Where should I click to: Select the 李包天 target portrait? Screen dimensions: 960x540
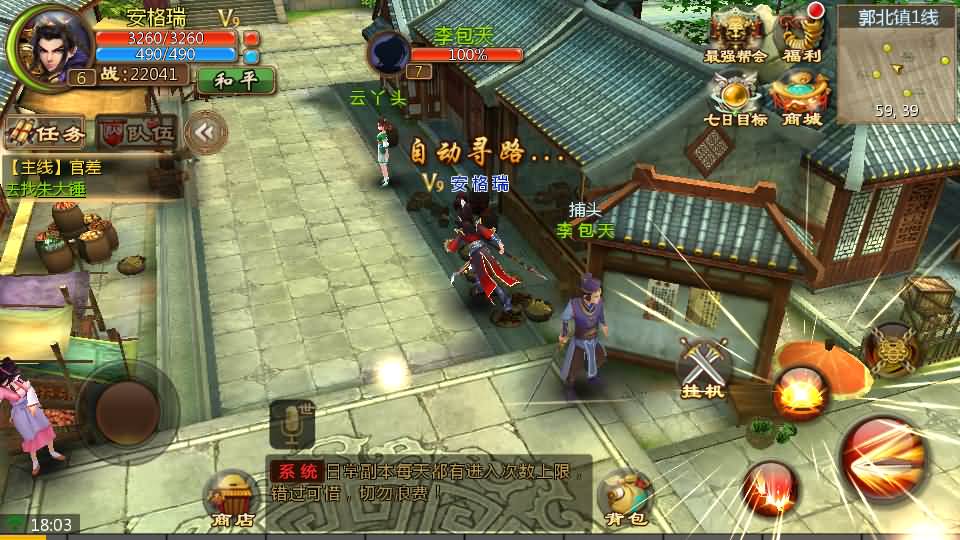(389, 52)
